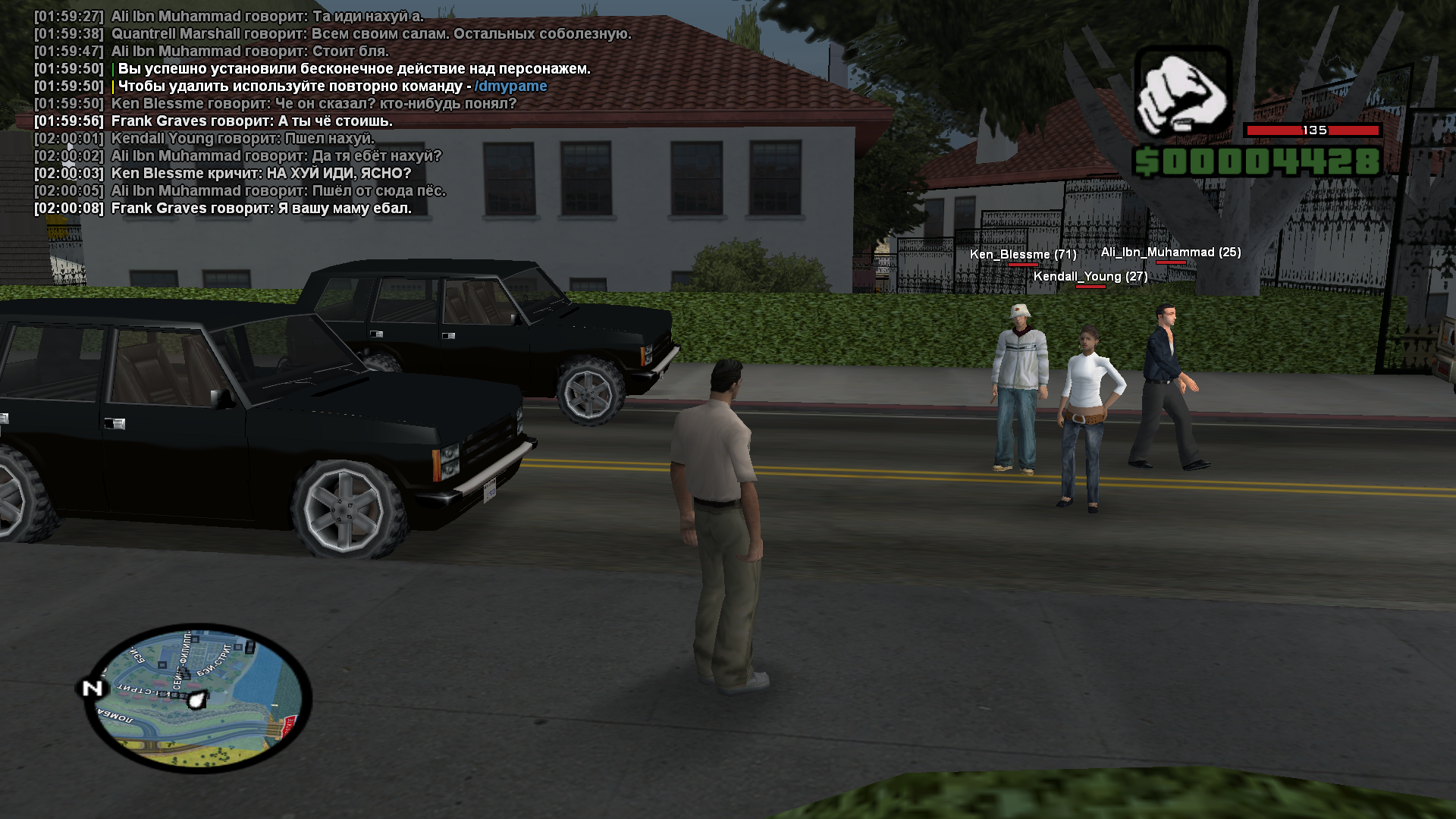Click the /dmypame command in chat

(x=510, y=86)
